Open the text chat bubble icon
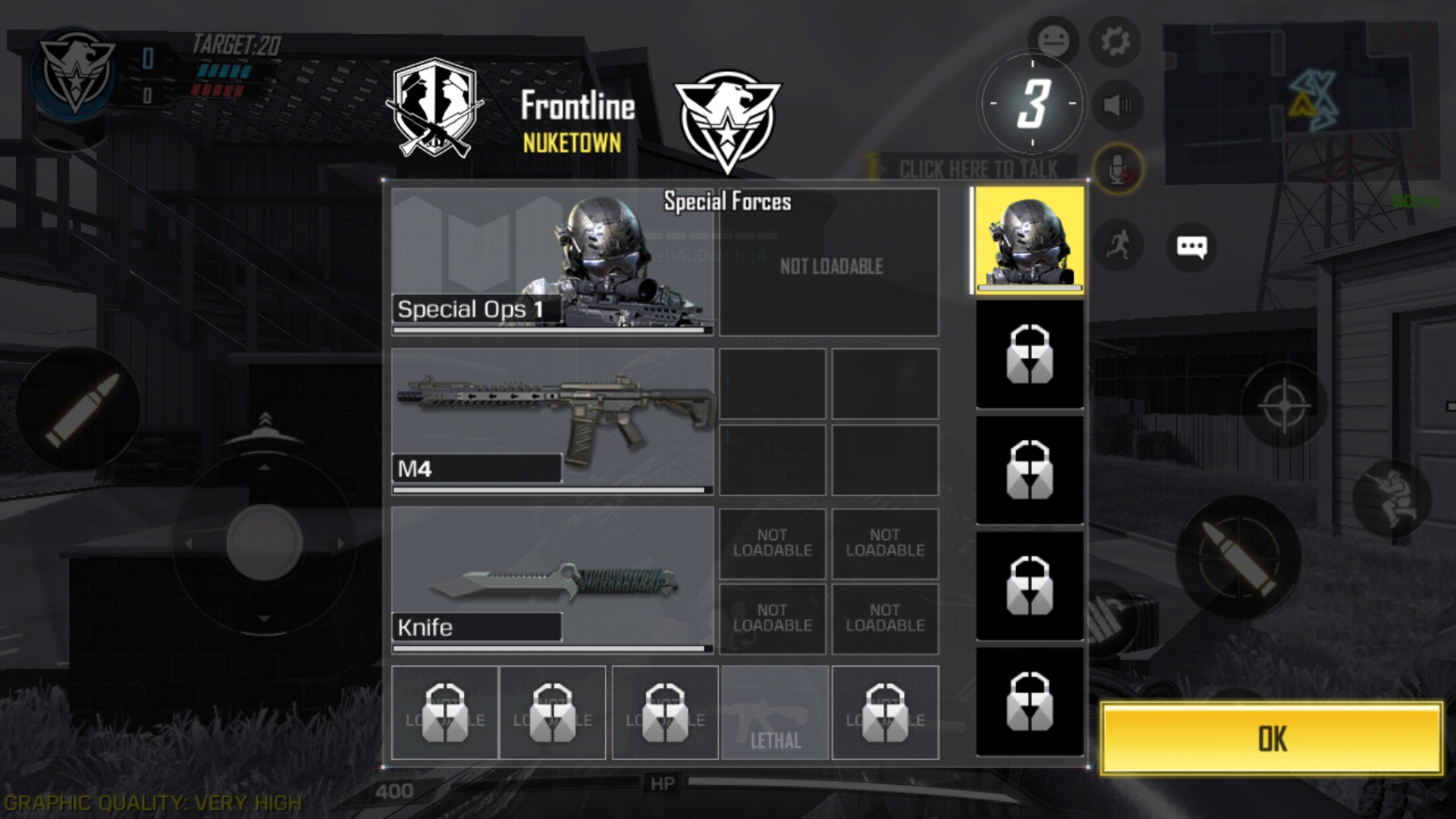 coord(1191,246)
